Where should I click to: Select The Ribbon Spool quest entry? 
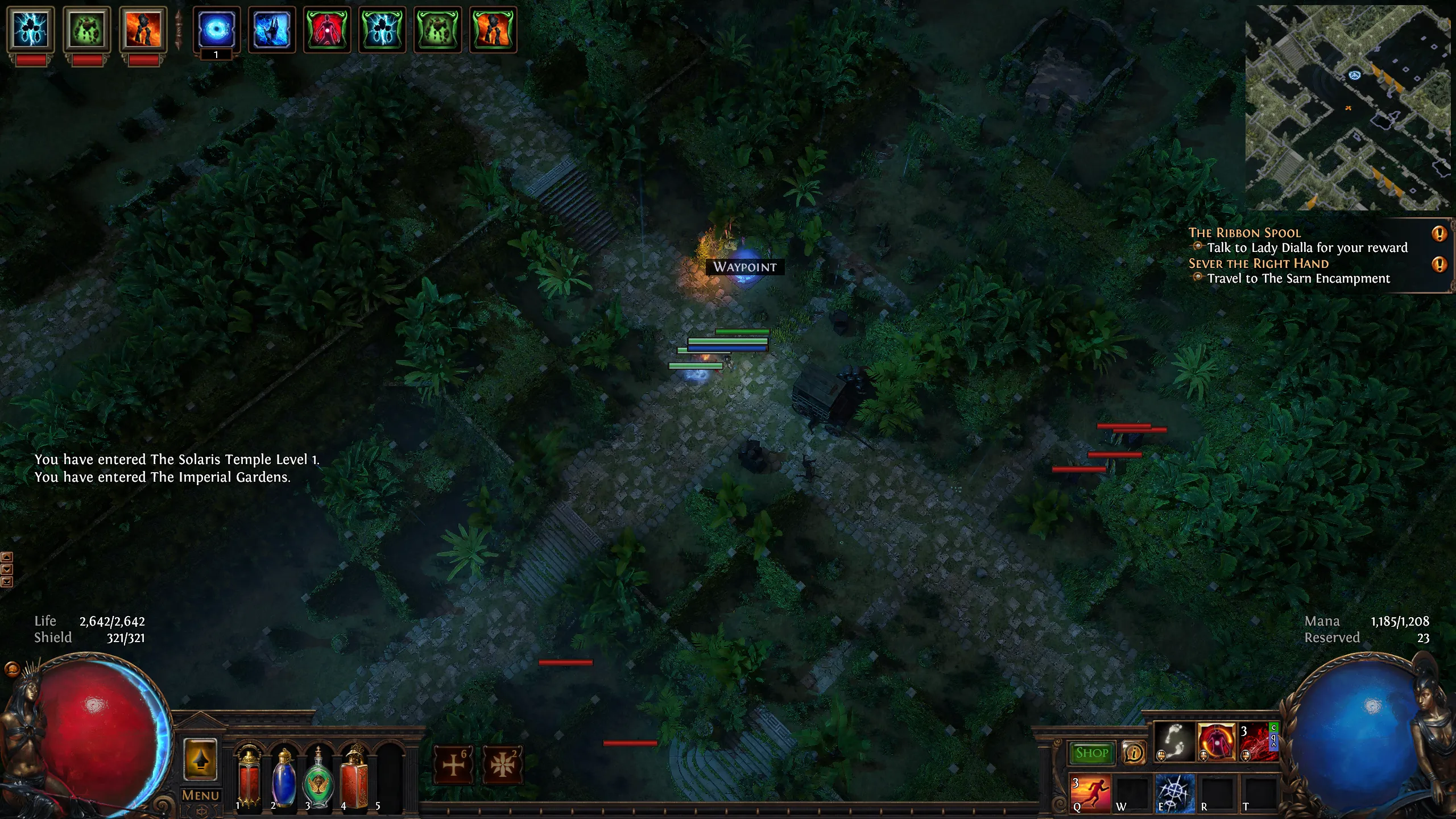[x=1244, y=233]
